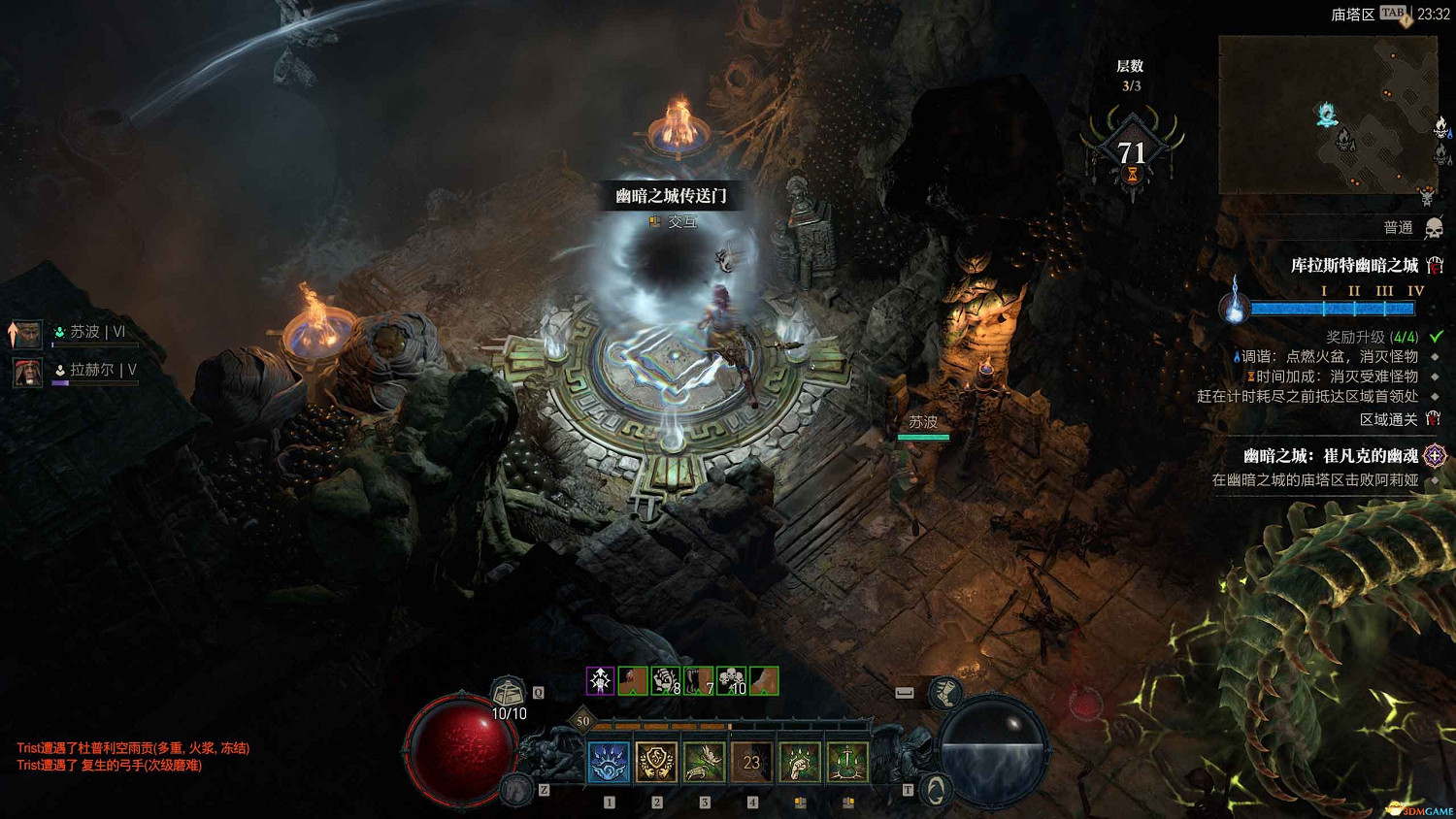The height and width of the screenshot is (819, 1456).
Task: Select the purple-bordered buff icon
Action: 600,680
